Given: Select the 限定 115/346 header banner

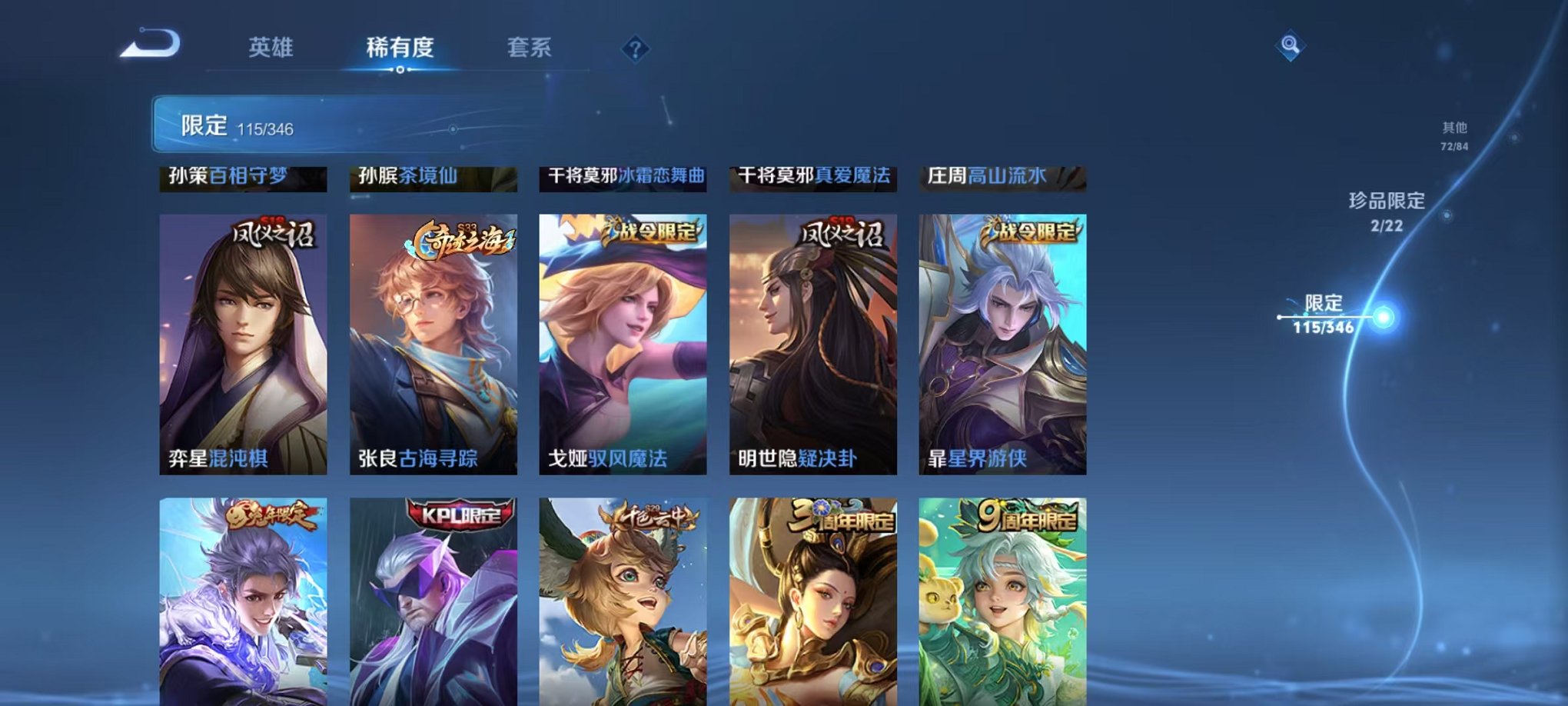Looking at the screenshot, I should coord(323,123).
